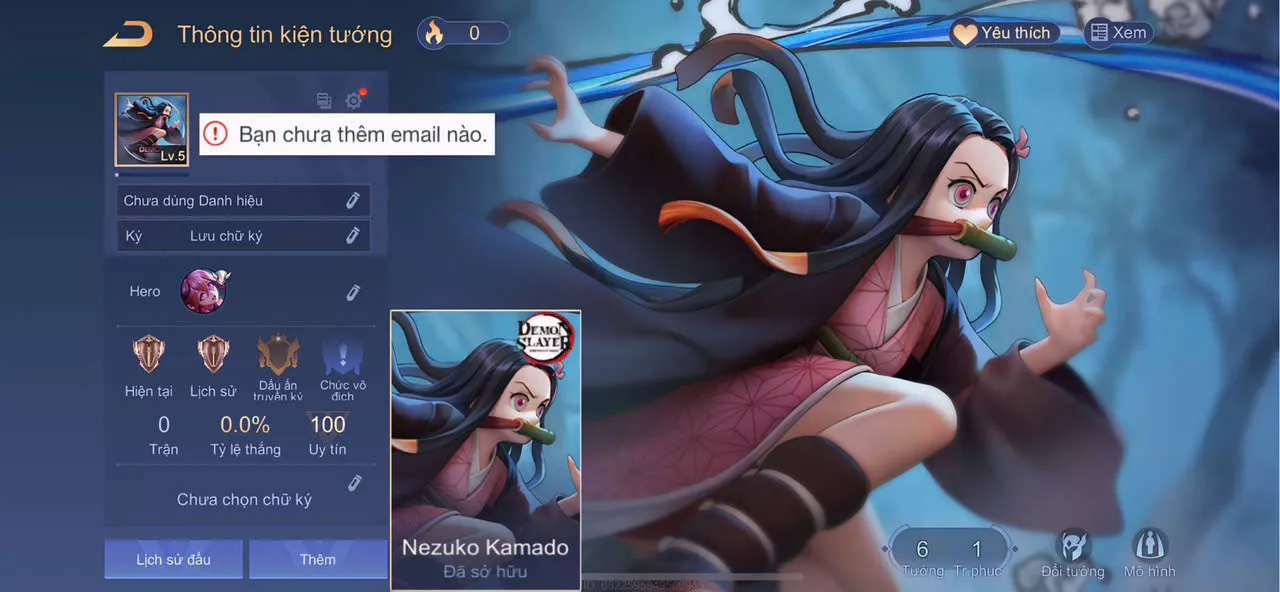View the Lịch sử rank badge
Image resolution: width=1280 pixels, height=592 pixels.
pos(213,355)
